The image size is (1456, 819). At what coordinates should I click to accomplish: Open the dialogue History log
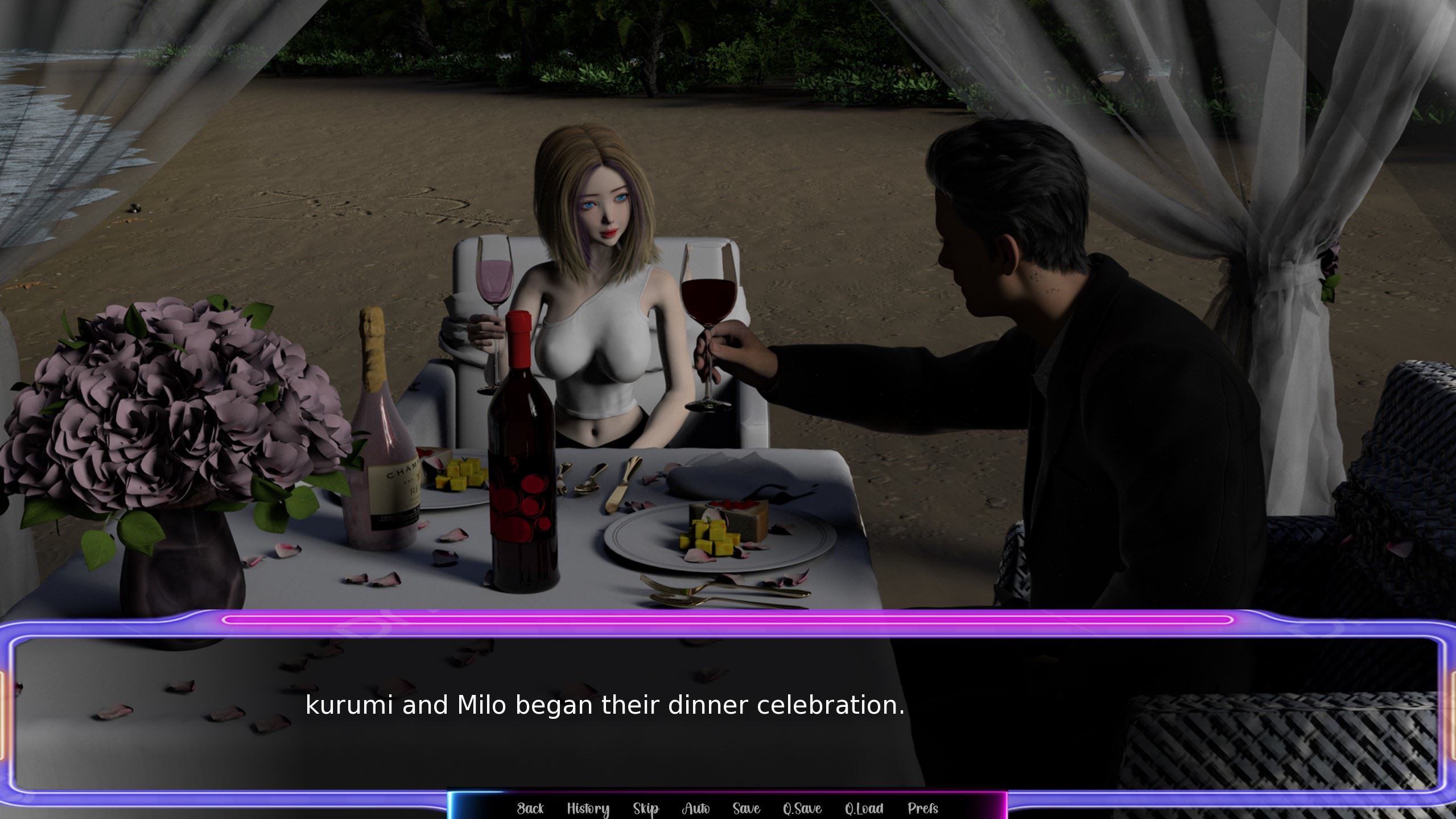point(588,808)
